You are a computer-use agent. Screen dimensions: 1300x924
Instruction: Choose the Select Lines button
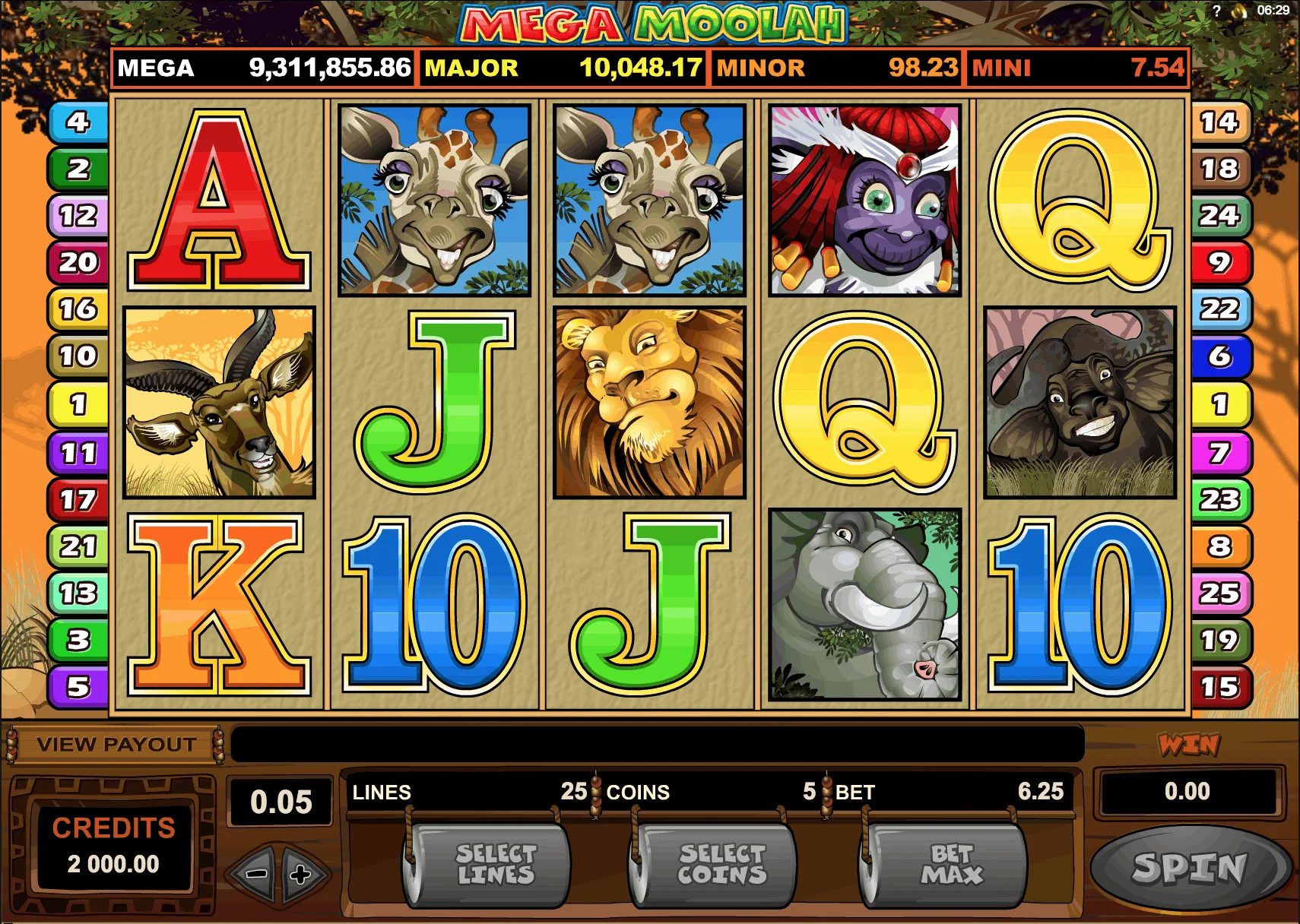point(494,865)
